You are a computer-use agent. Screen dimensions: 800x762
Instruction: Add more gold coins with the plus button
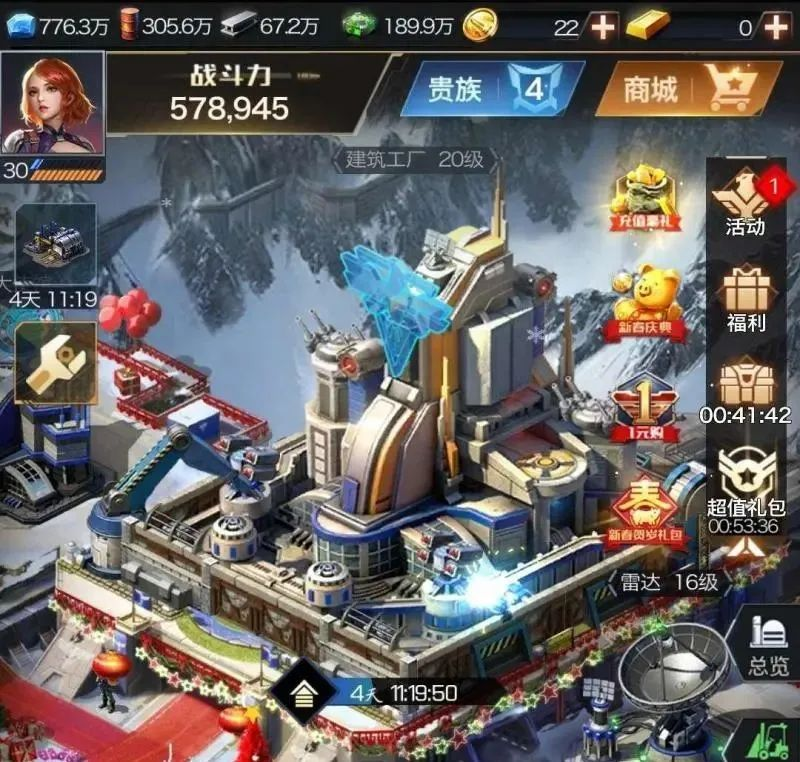[x=602, y=27]
